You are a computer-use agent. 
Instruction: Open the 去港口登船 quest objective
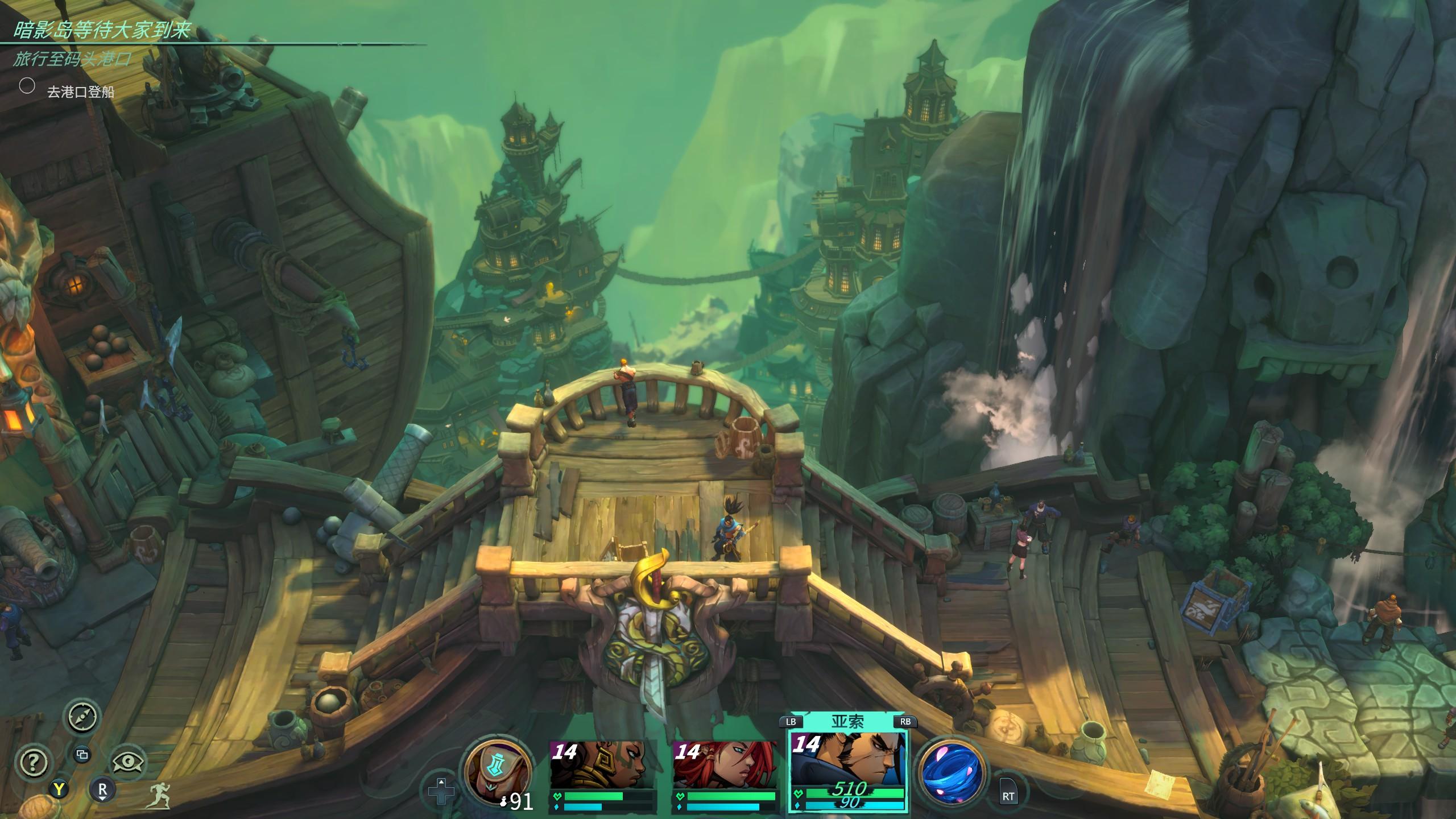(80, 92)
